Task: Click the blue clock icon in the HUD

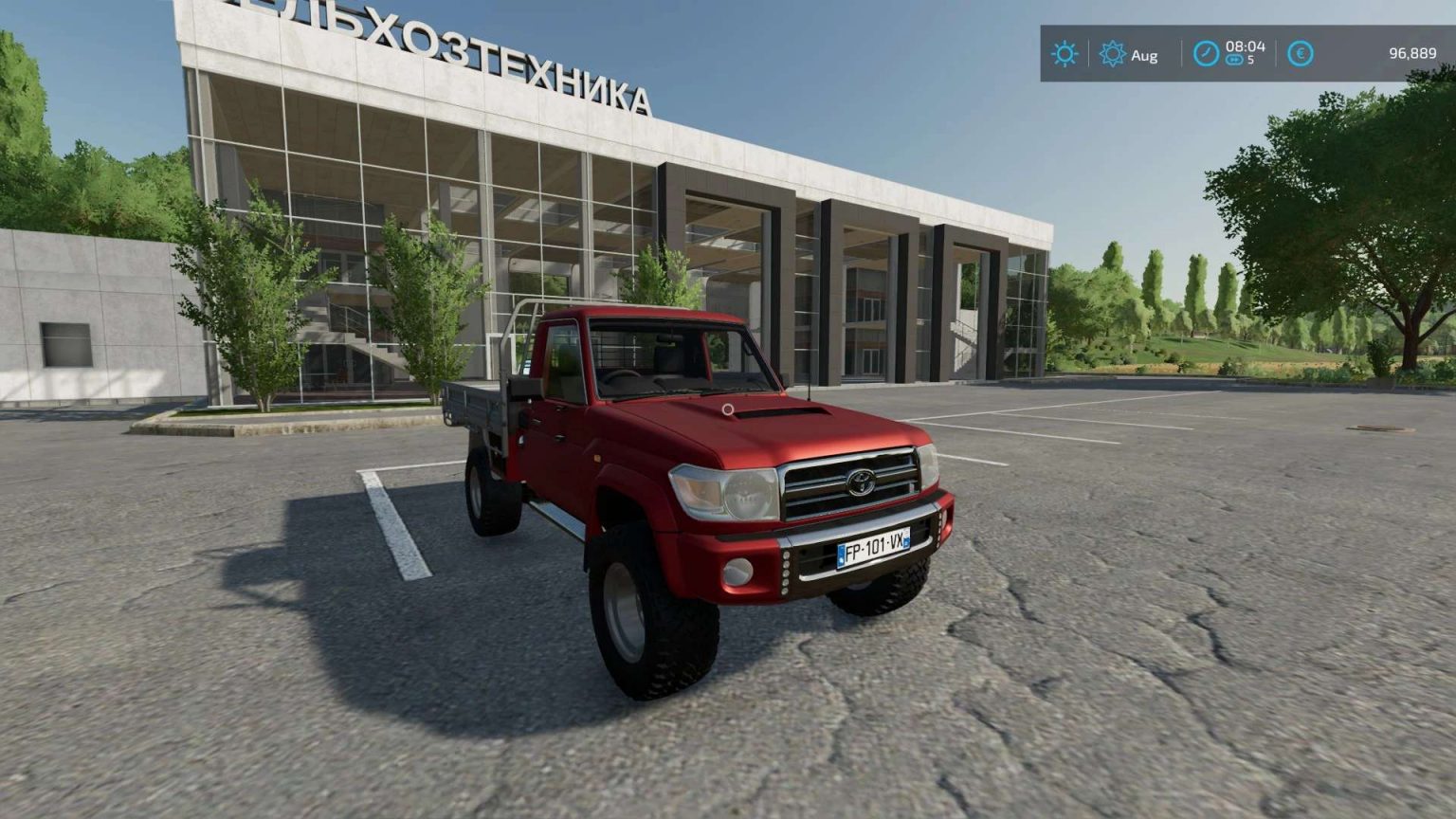Action: 1205,55
